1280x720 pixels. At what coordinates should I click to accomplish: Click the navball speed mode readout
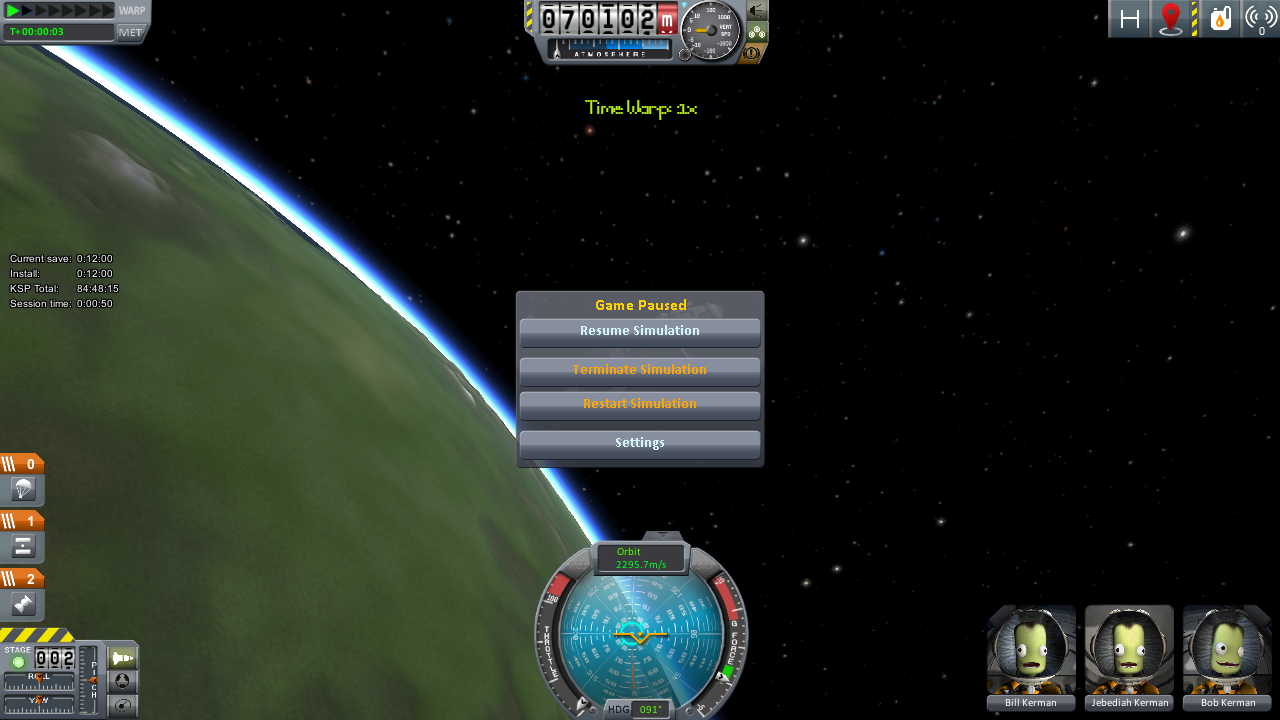coord(641,558)
